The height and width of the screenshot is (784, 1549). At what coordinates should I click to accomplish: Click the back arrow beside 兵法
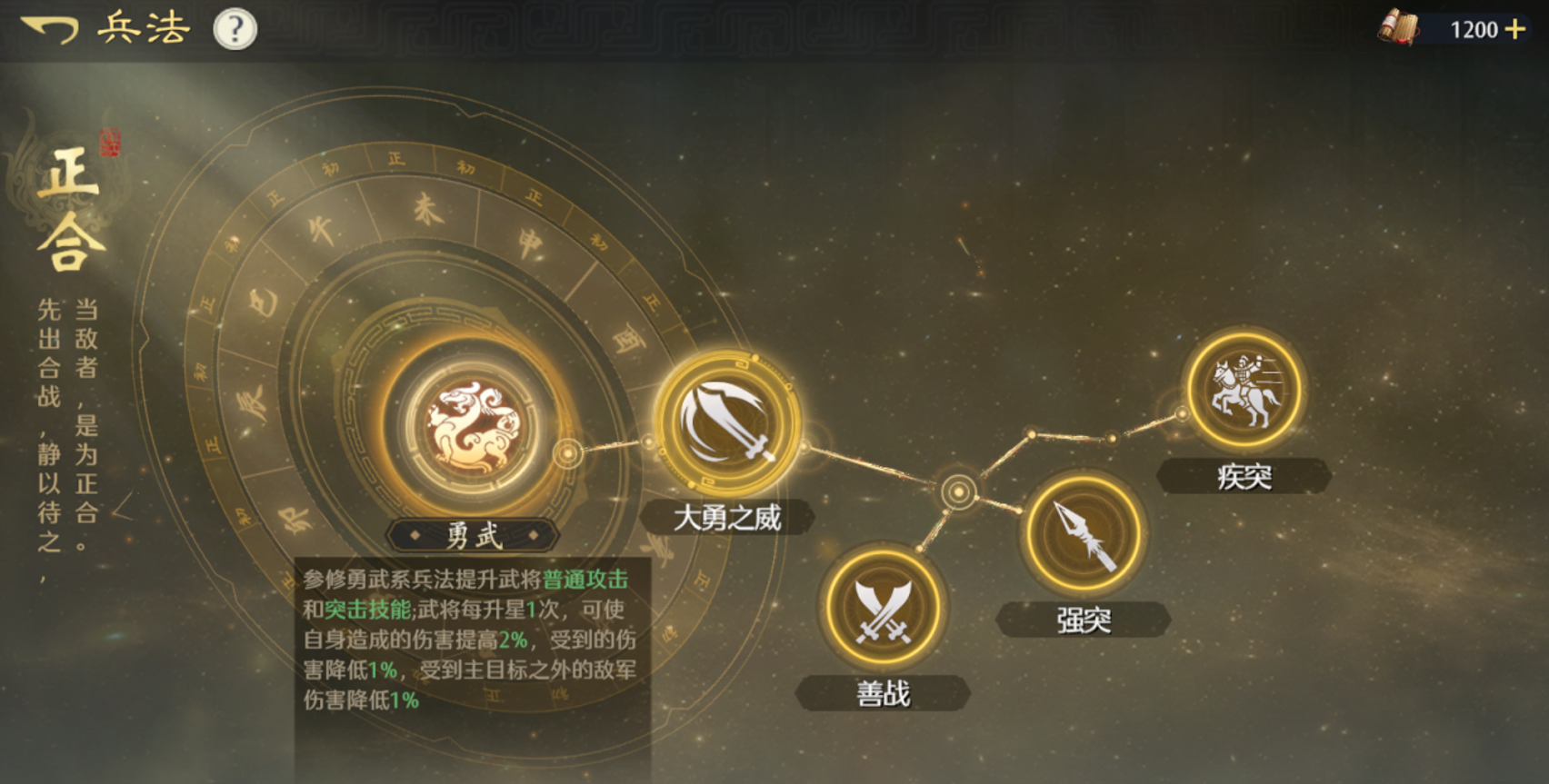[52, 27]
